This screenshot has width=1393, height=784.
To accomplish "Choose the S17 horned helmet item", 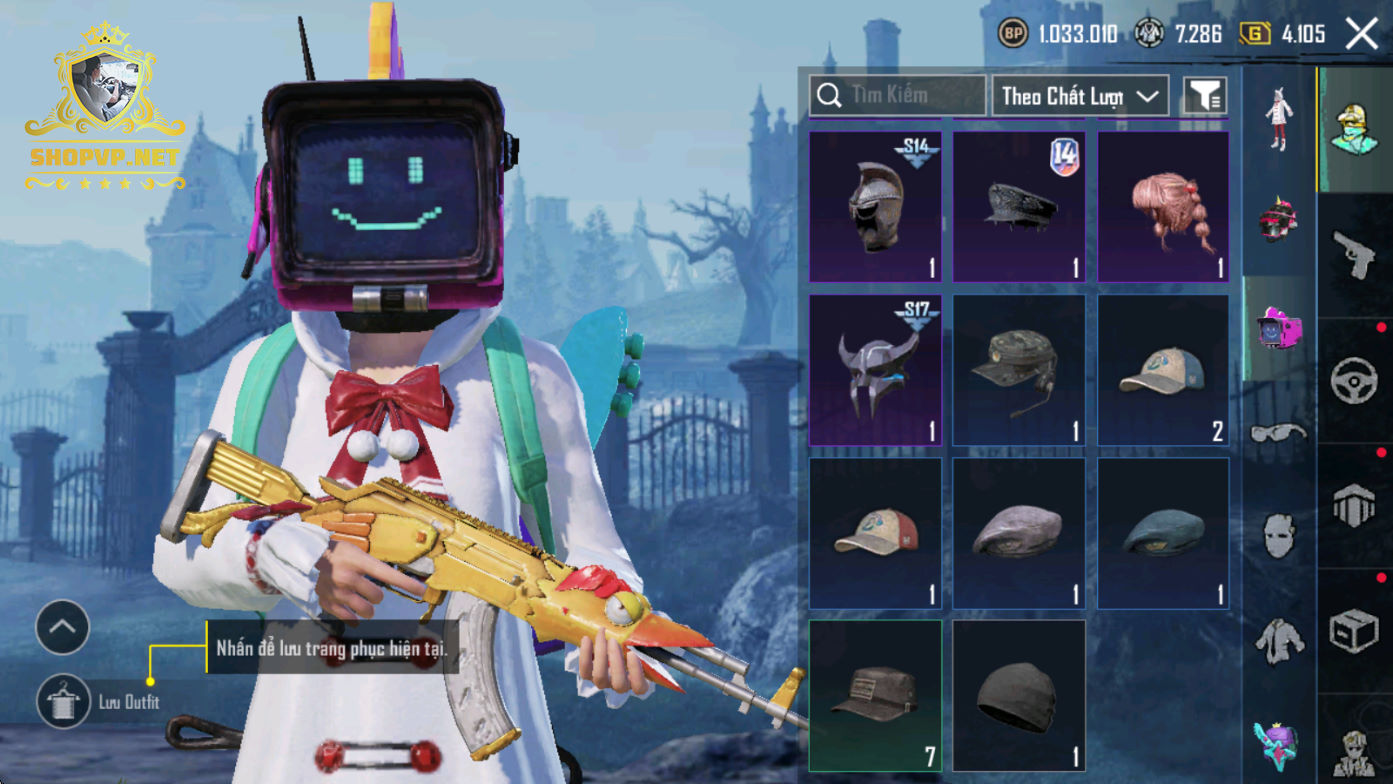I will pyautogui.click(x=875, y=370).
